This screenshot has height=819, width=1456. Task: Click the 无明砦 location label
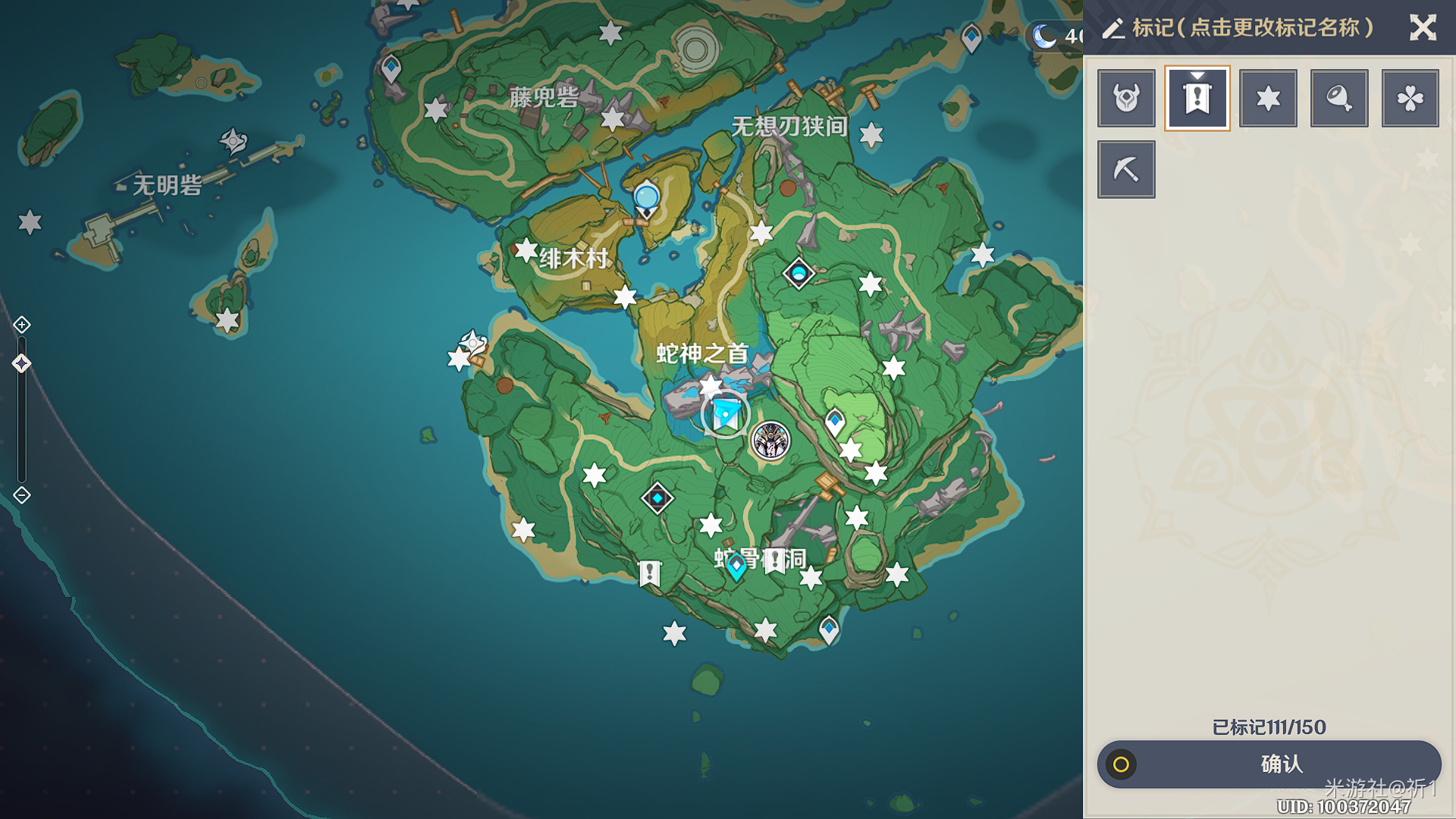coord(167,185)
